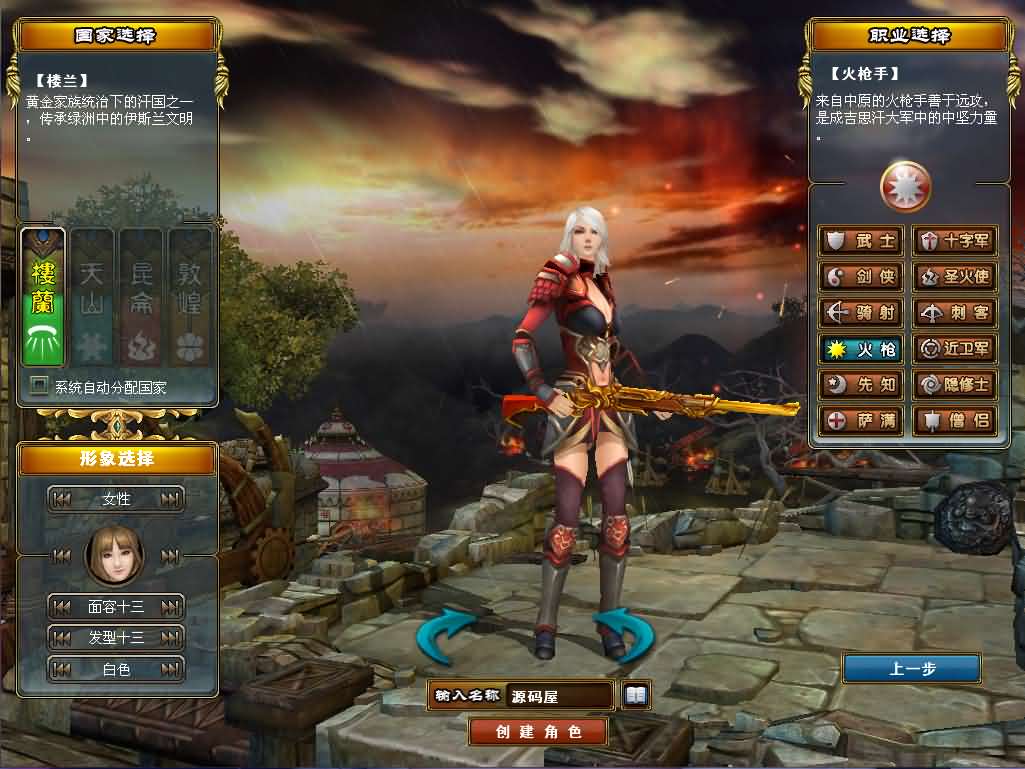This screenshot has height=769, width=1025.
Task: Choose the 武士 class button
Action: pos(861,241)
